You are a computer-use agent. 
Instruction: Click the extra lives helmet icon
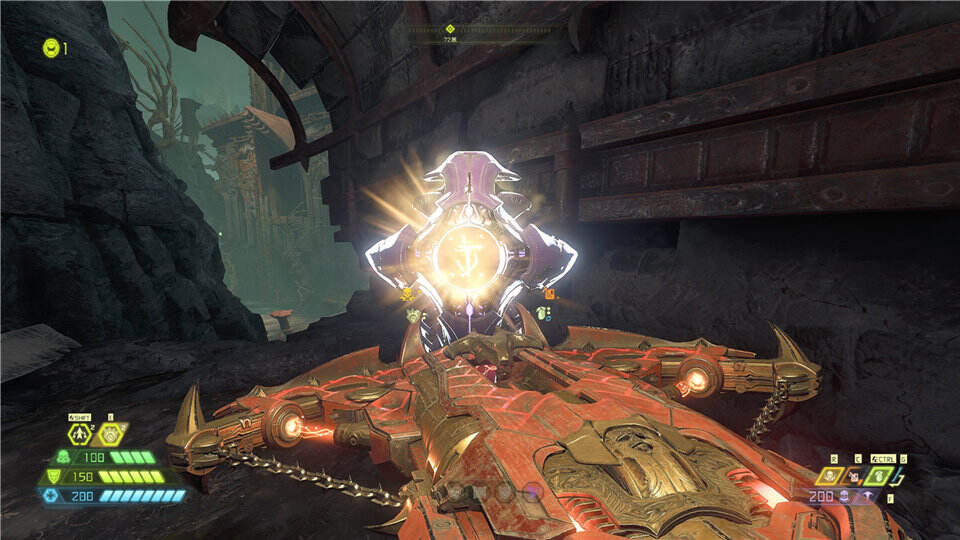50,47
